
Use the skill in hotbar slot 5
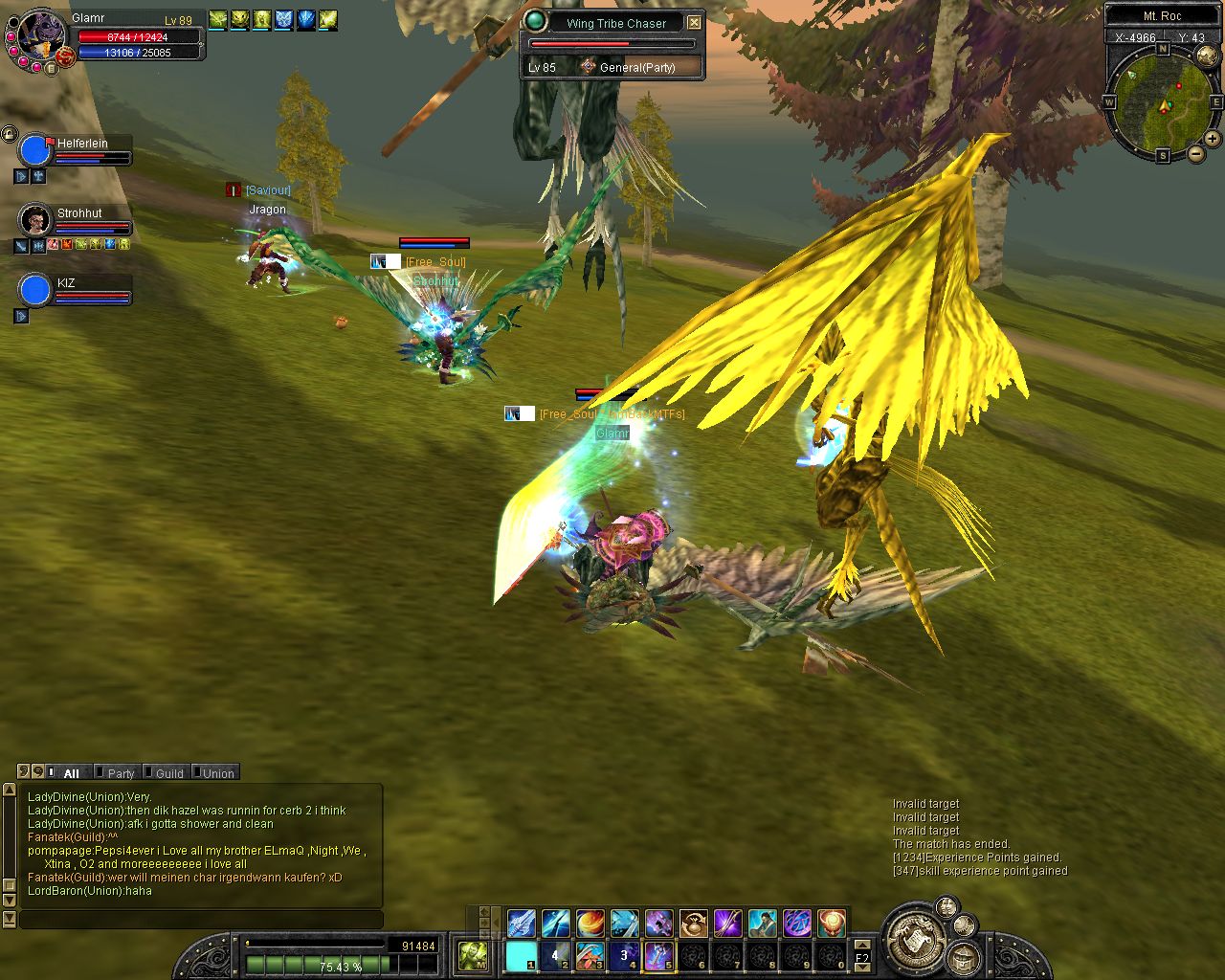coord(658,955)
